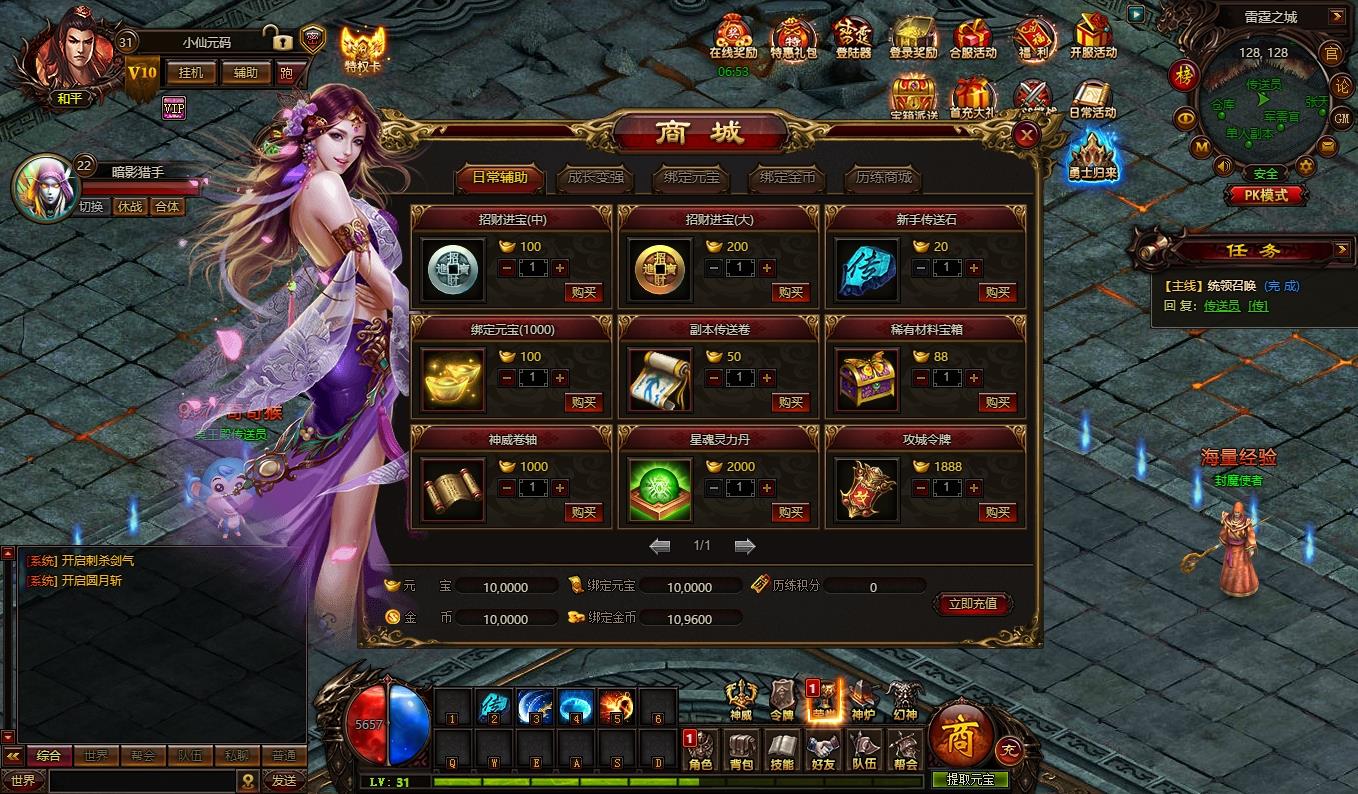Switch chat to the 世界 channel tab
The width and height of the screenshot is (1358, 794).
click(95, 756)
